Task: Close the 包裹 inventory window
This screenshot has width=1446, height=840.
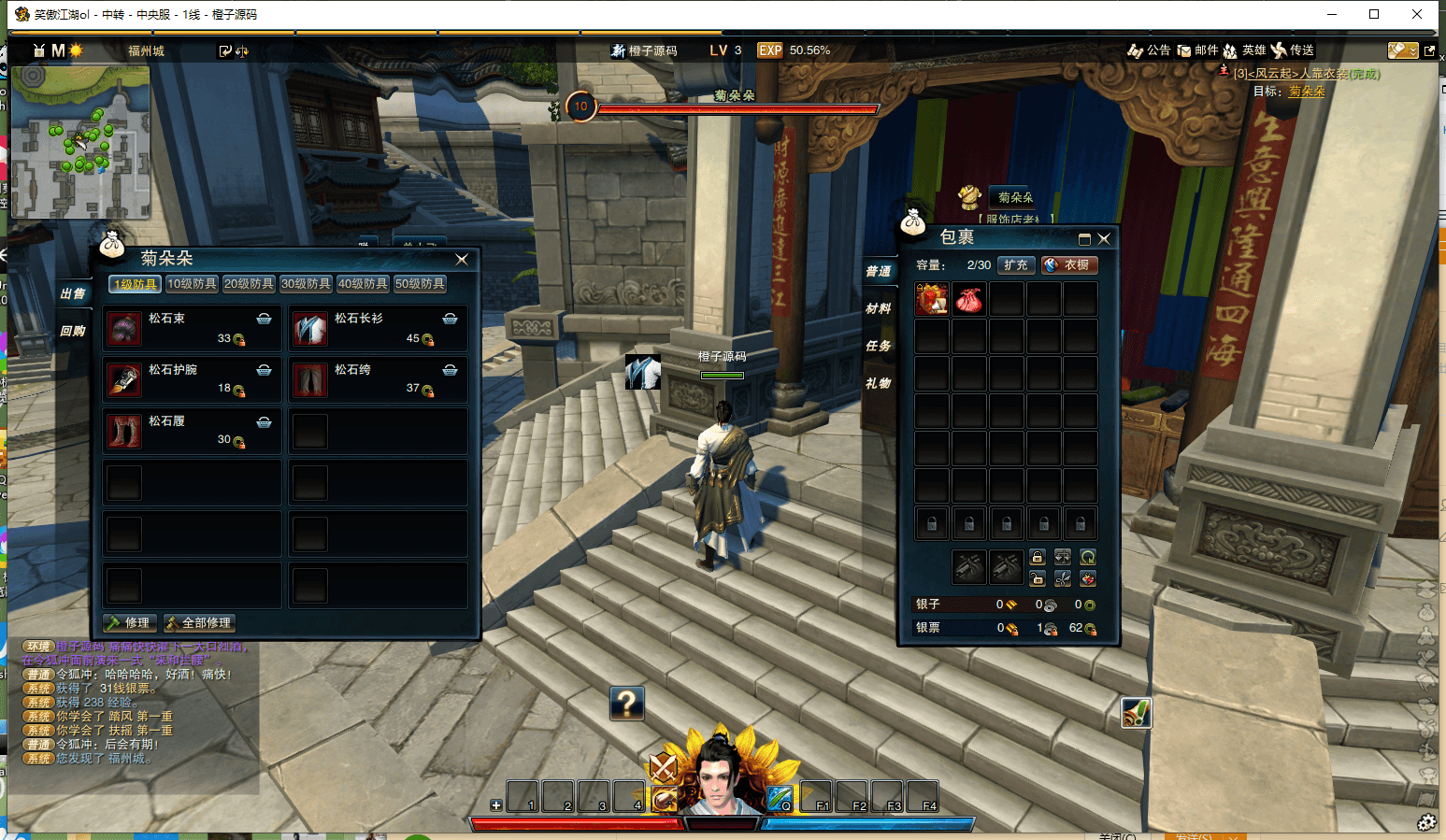Action: (1104, 238)
